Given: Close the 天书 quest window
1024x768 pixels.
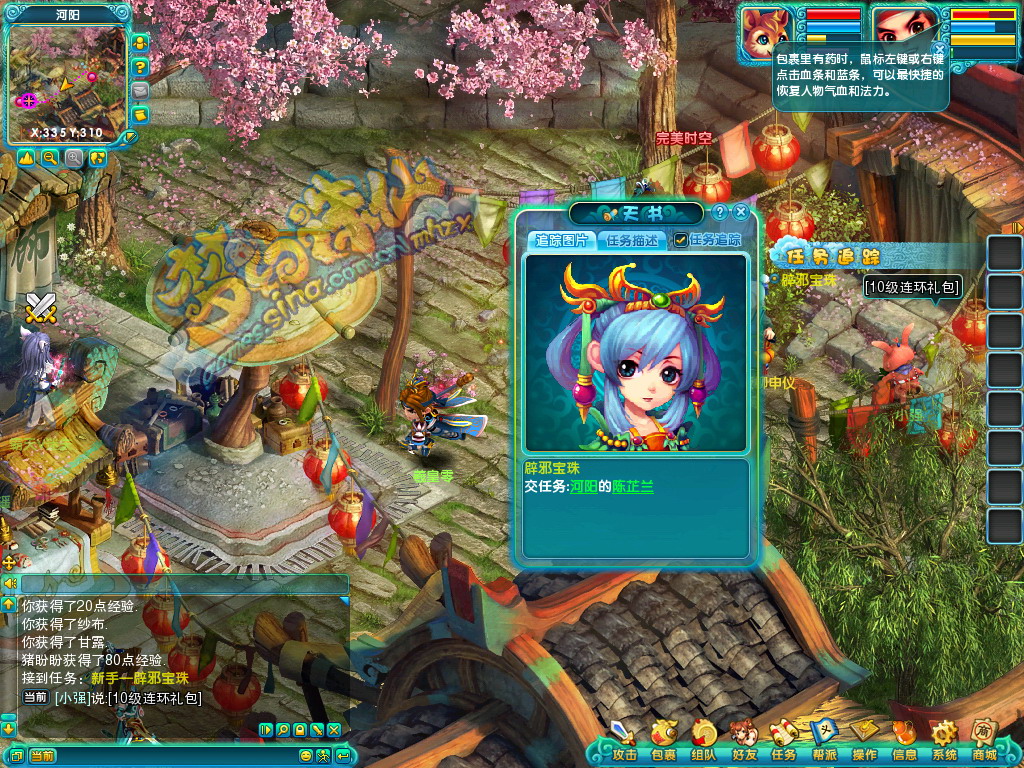Looking at the screenshot, I should click(741, 212).
